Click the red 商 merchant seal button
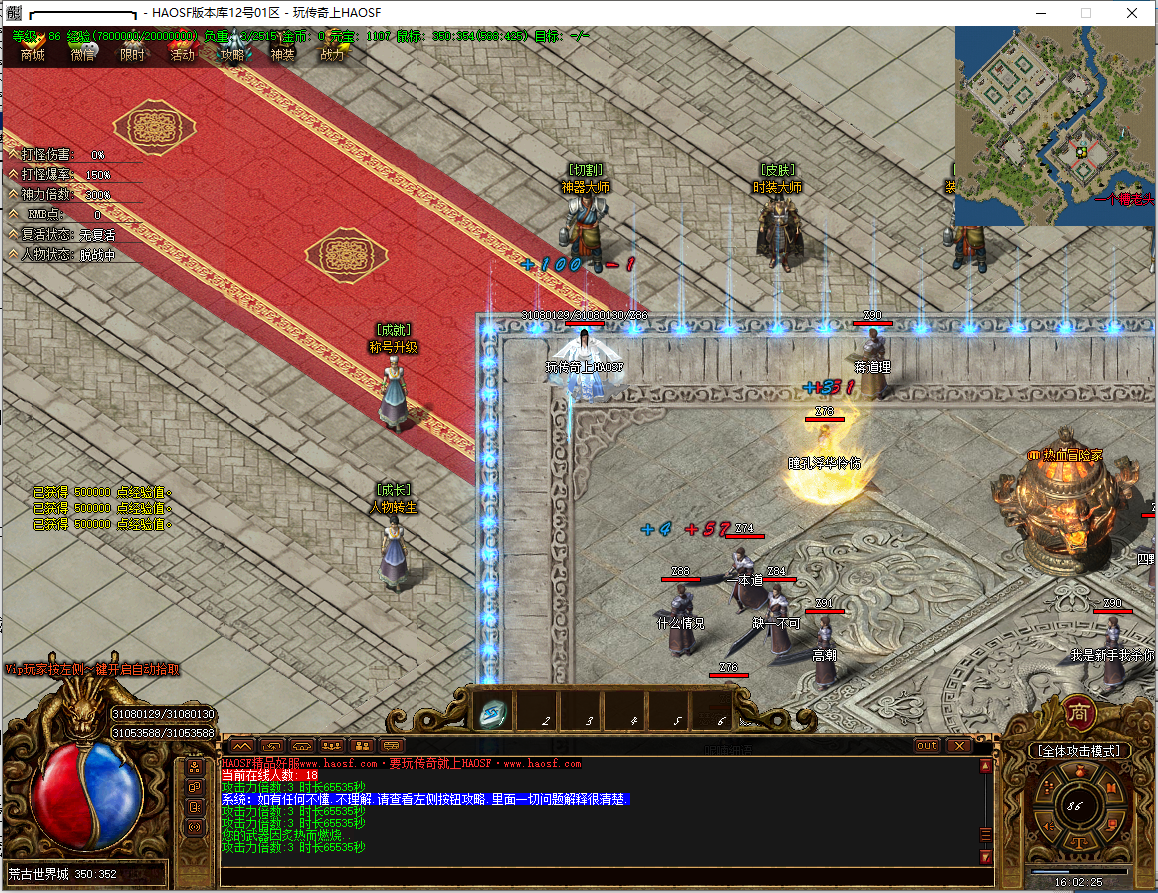 tap(1082, 711)
